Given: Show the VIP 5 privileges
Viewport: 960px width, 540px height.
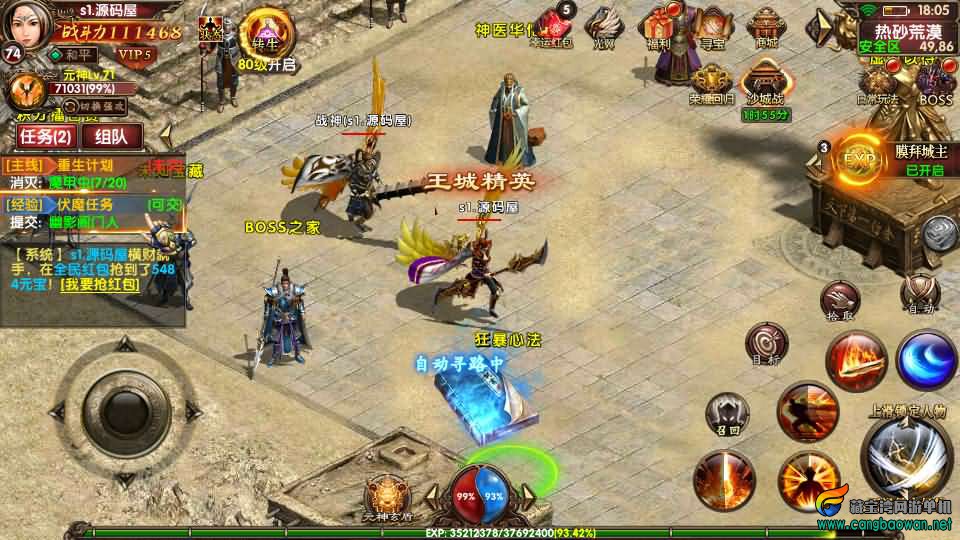Looking at the screenshot, I should pyautogui.click(x=132, y=54).
